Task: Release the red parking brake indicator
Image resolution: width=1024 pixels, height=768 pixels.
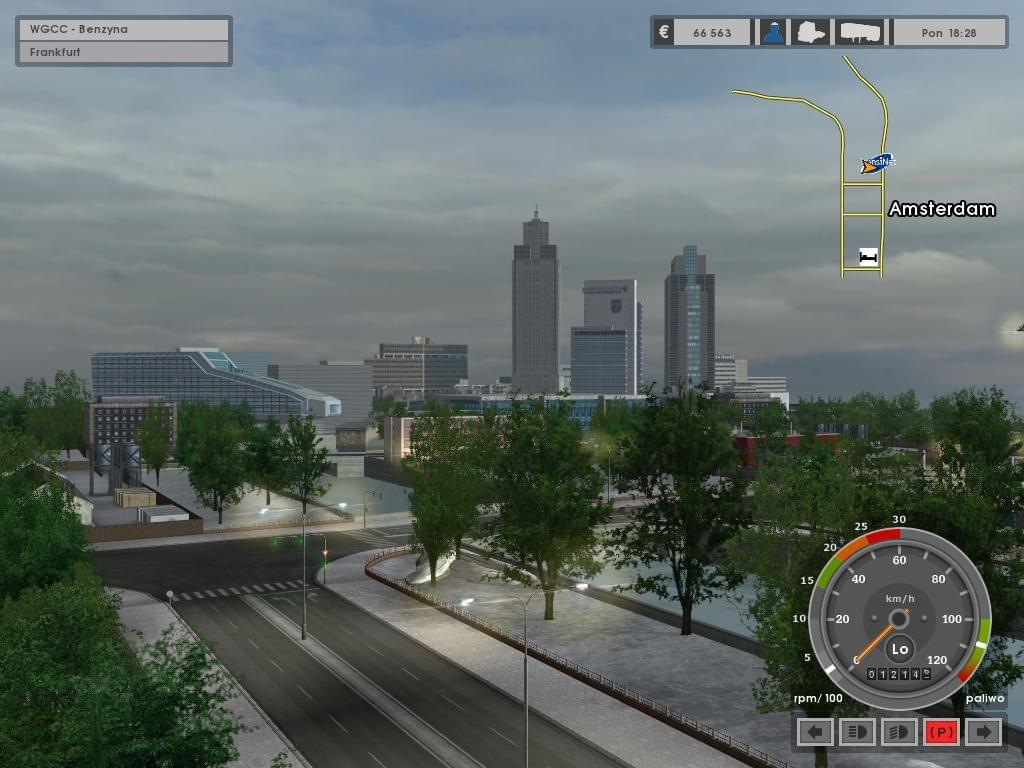Action: point(941,732)
